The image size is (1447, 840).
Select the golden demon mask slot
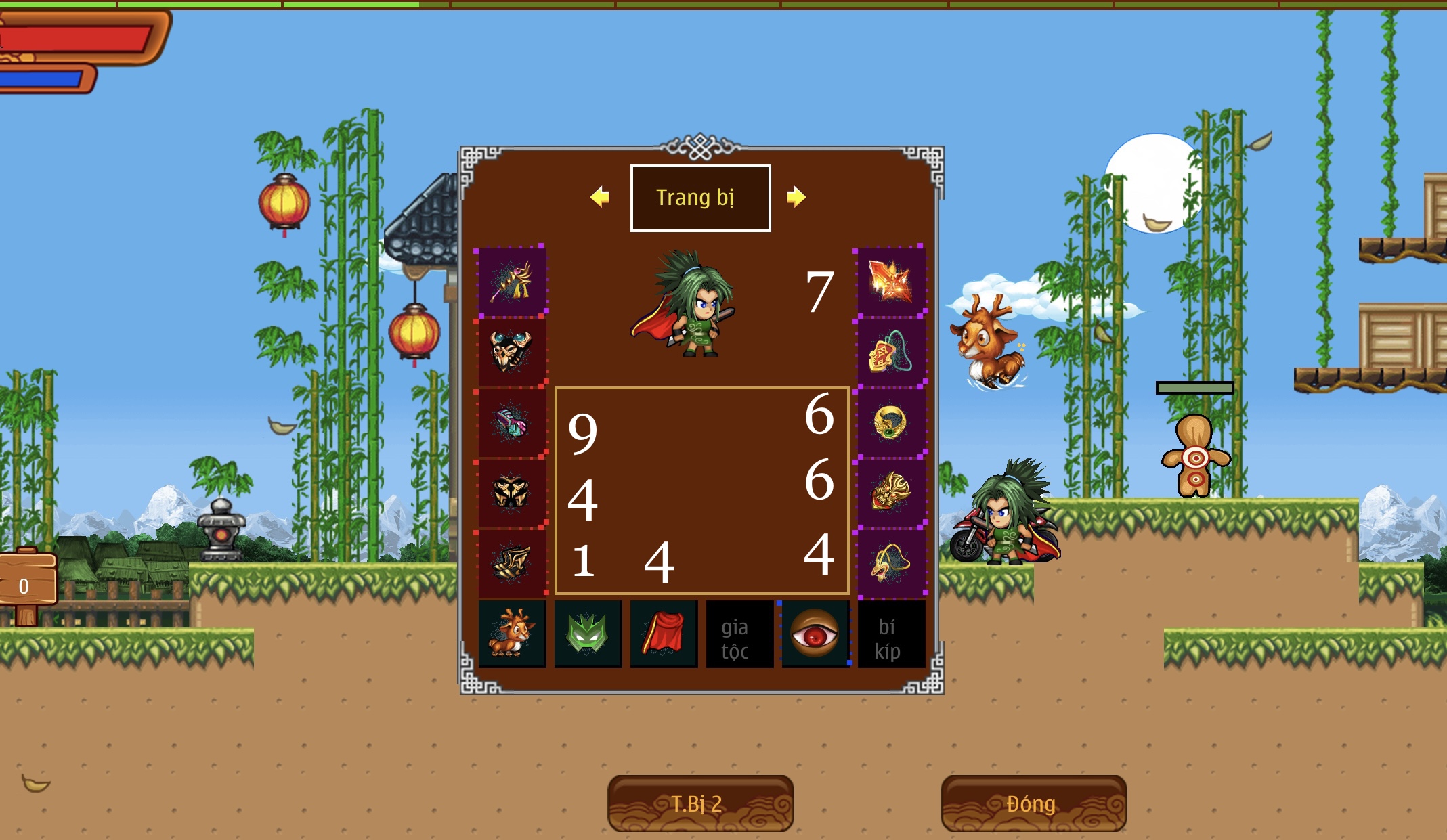(890, 493)
